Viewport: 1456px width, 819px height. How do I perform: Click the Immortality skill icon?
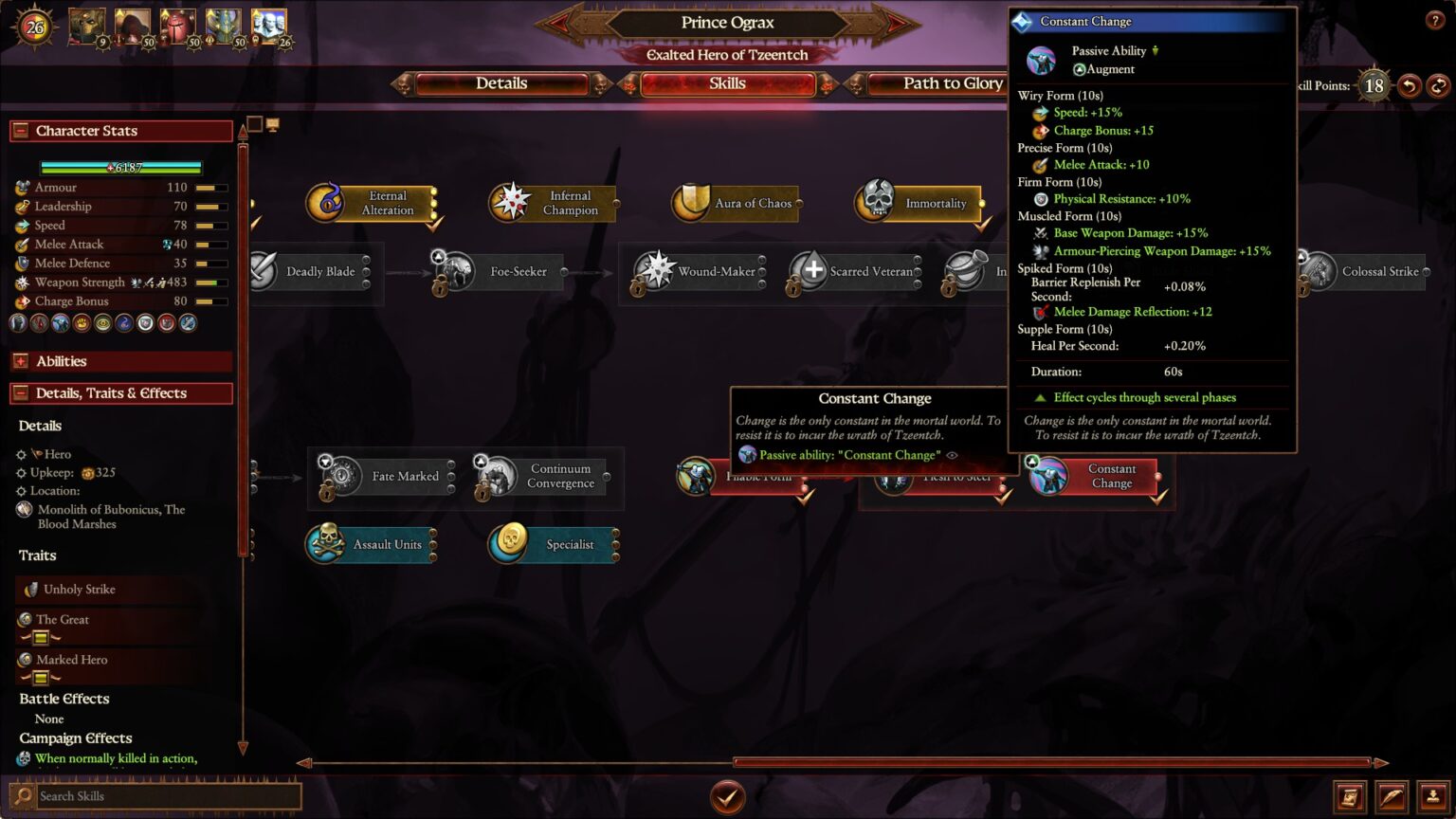tap(877, 202)
